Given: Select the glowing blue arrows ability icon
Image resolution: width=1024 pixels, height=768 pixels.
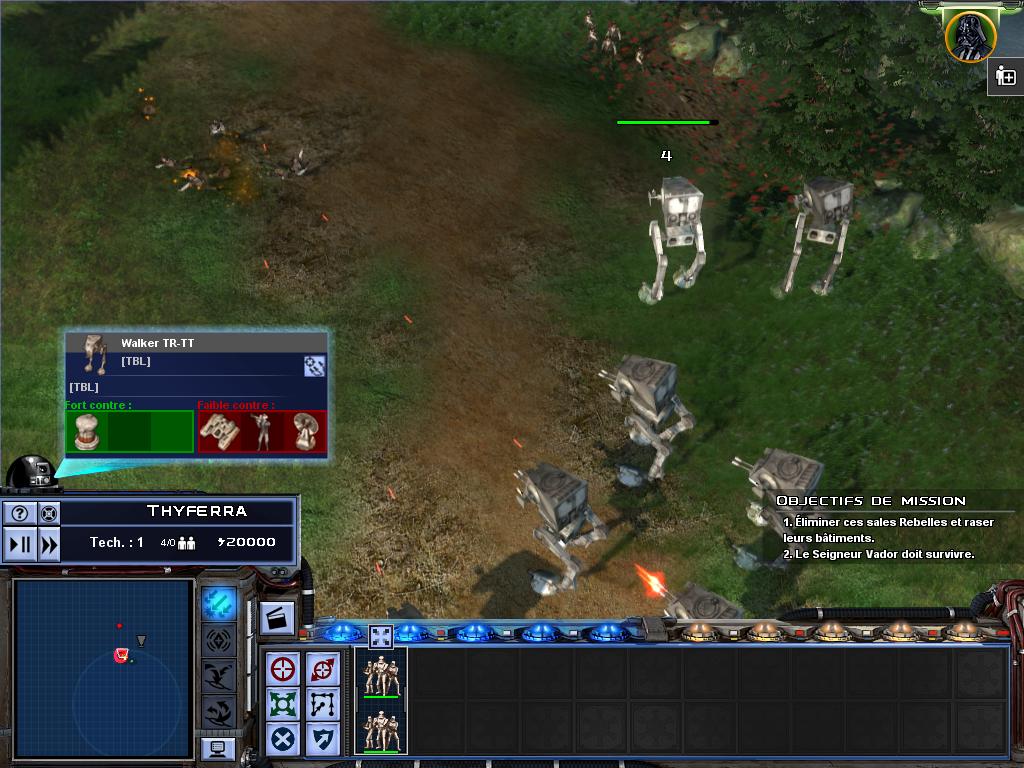Looking at the screenshot, I should [218, 603].
